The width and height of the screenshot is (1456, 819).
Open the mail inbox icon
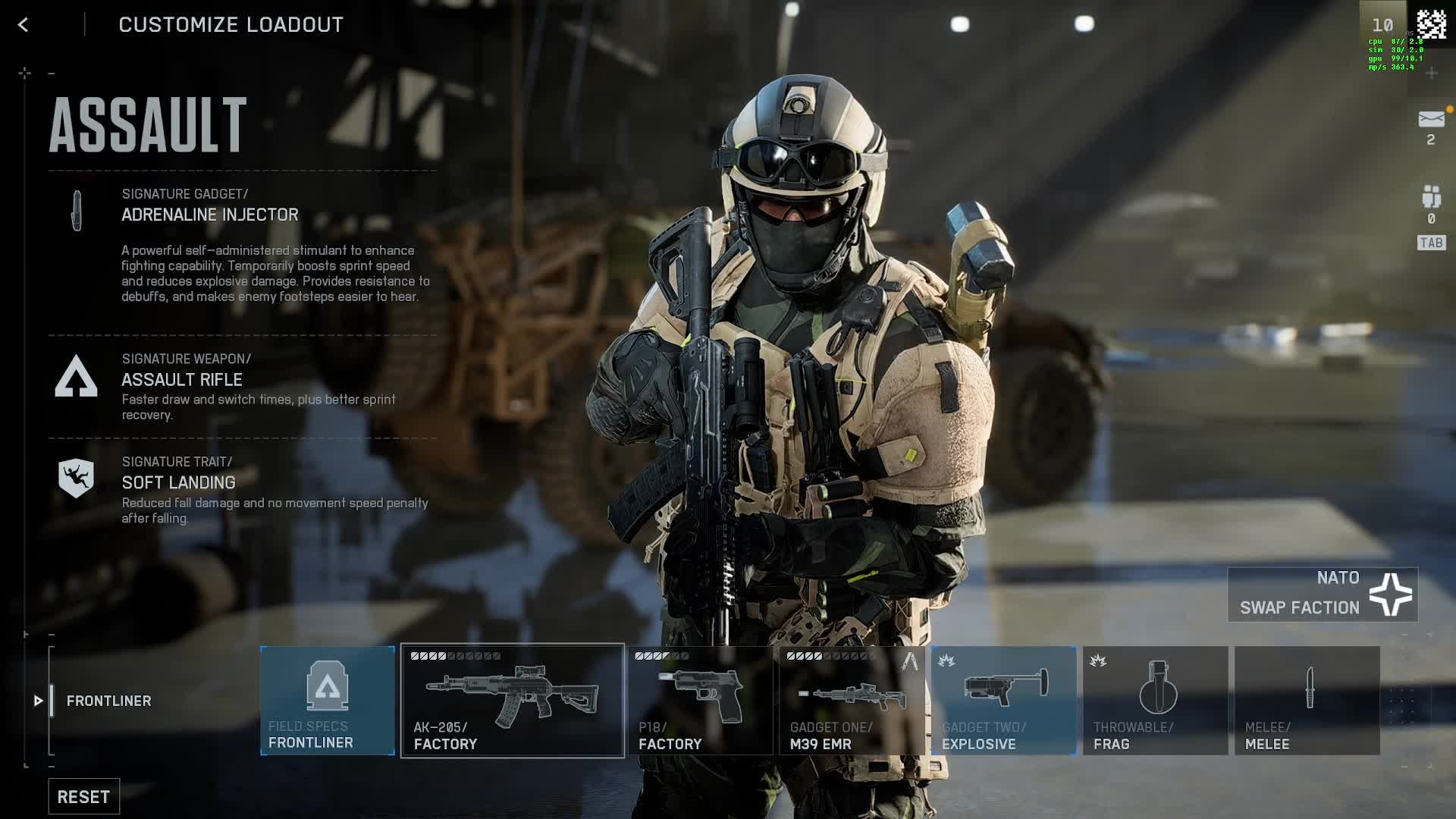click(x=1431, y=120)
